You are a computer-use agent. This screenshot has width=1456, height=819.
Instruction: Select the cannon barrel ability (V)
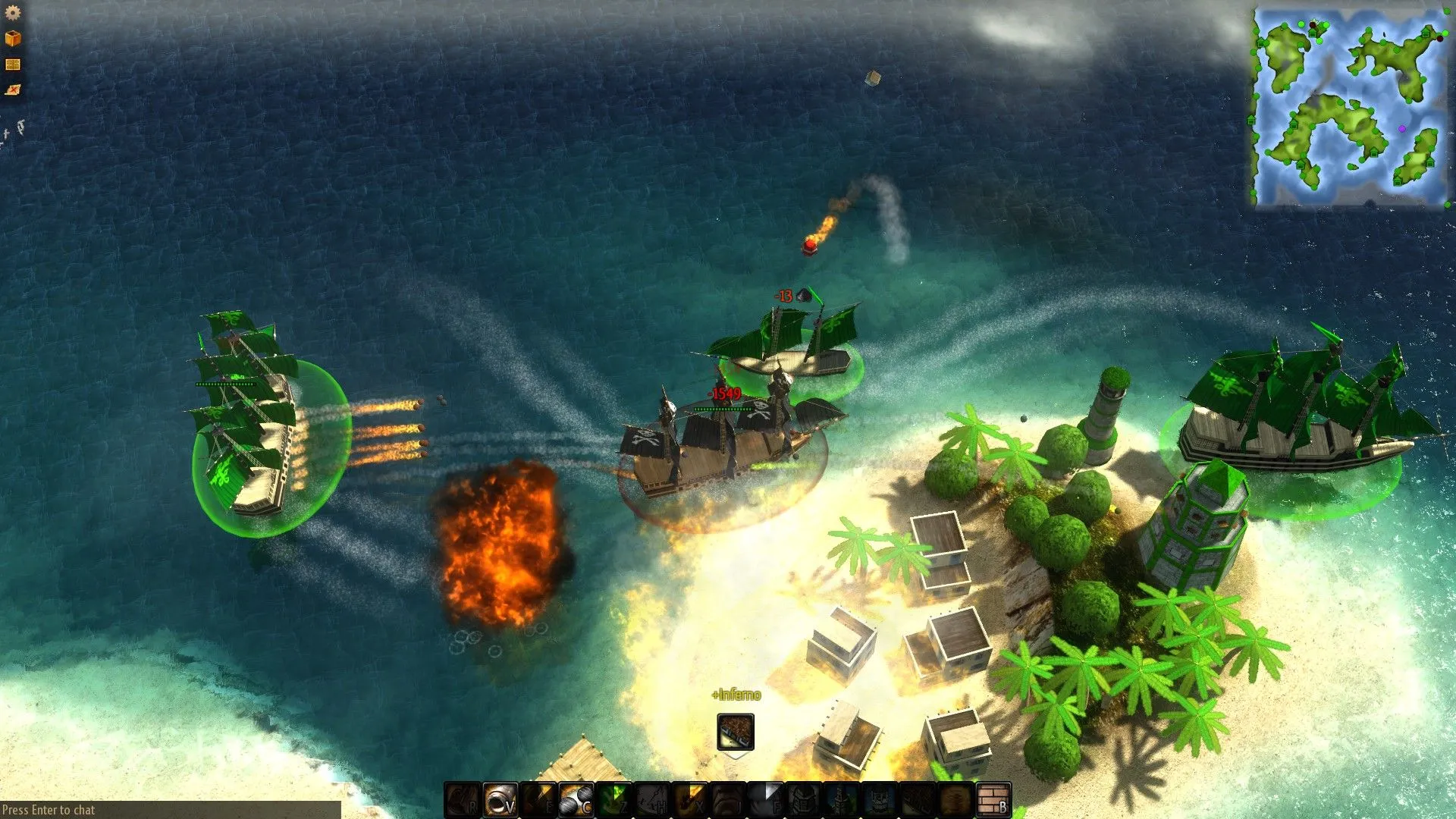point(500,800)
